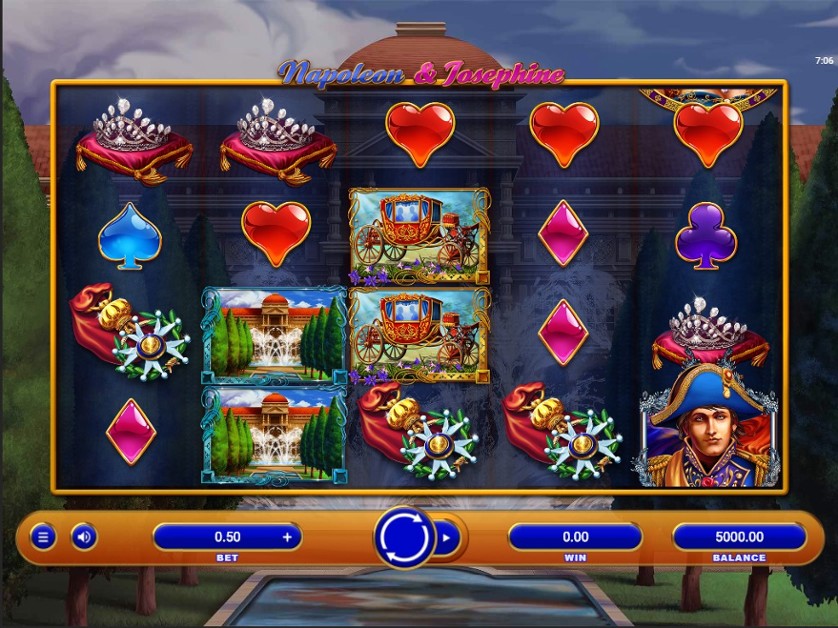
Task: Increase the bet with the plus sign
Action: [x=288, y=537]
